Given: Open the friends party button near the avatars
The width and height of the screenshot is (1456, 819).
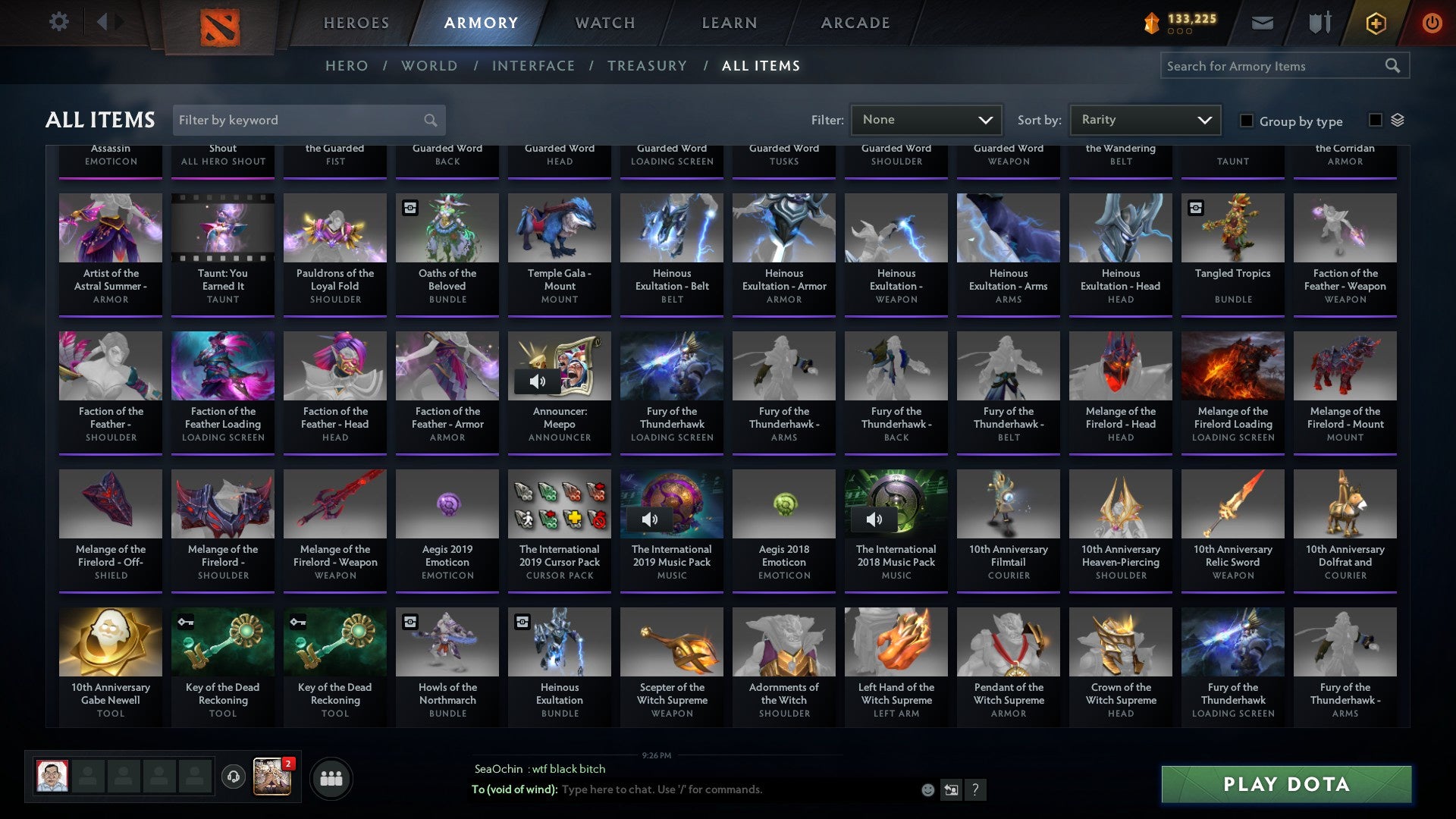Looking at the screenshot, I should click(x=330, y=777).
